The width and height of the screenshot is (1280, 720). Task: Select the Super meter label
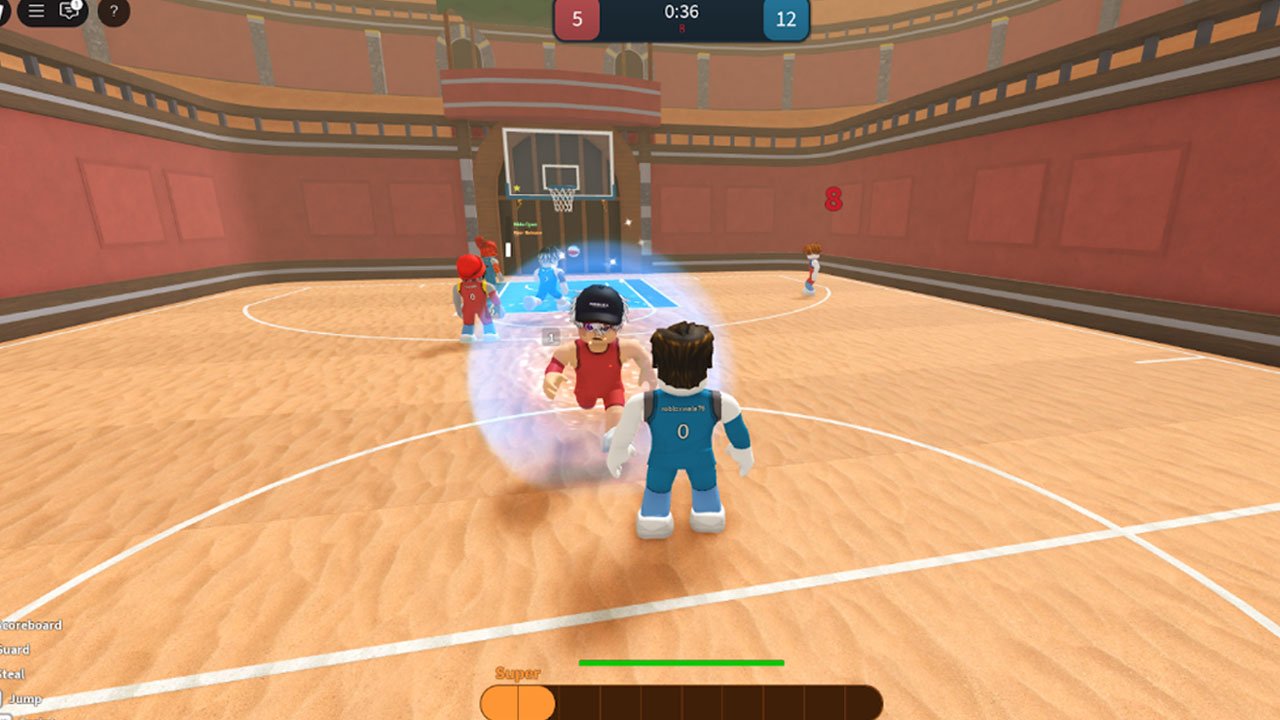point(517,672)
